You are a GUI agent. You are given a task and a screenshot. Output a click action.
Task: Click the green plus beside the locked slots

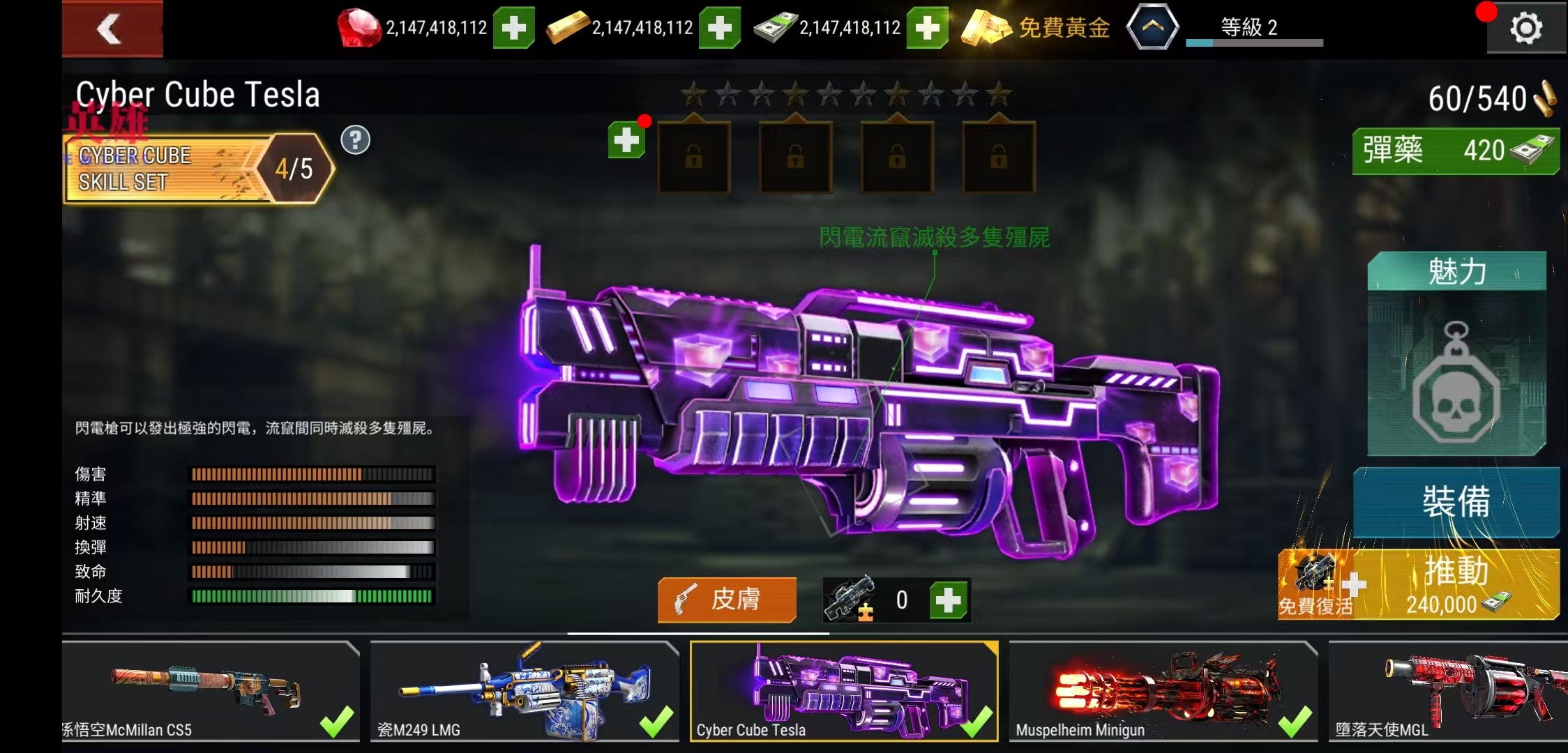coord(626,140)
